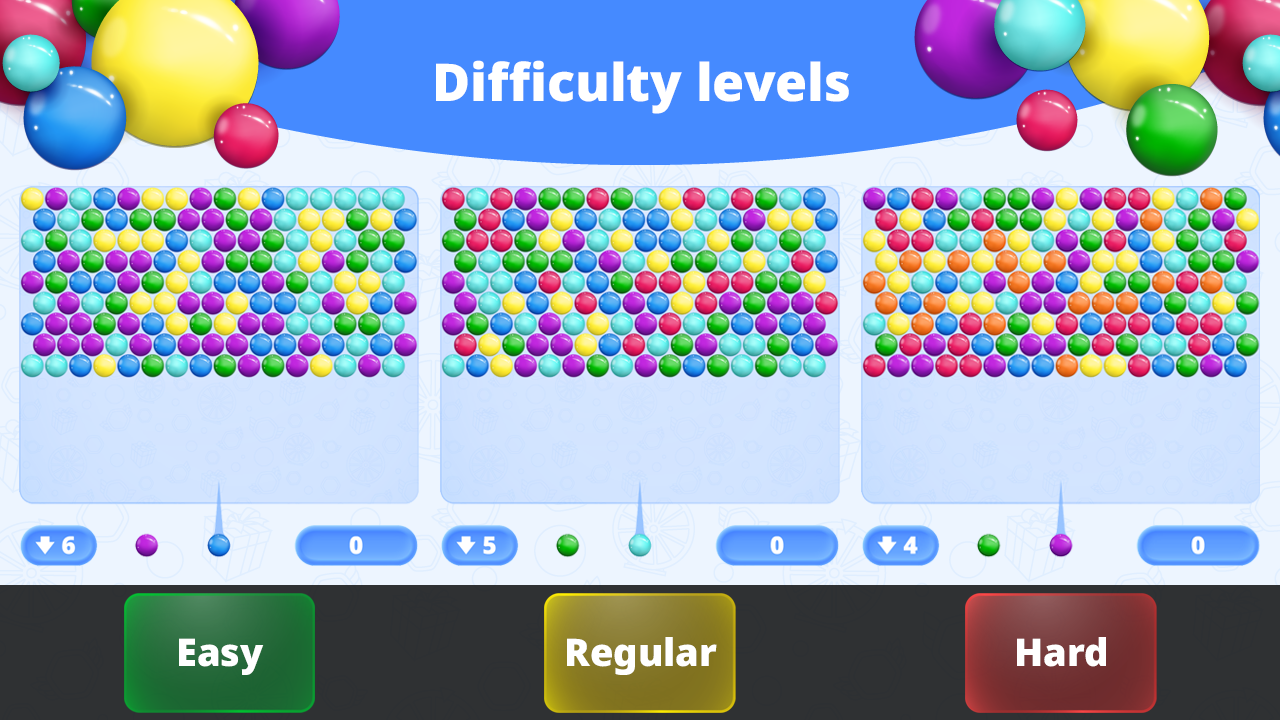Click the Difficulty levels title banner
The width and height of the screenshot is (1280, 720).
click(x=640, y=82)
